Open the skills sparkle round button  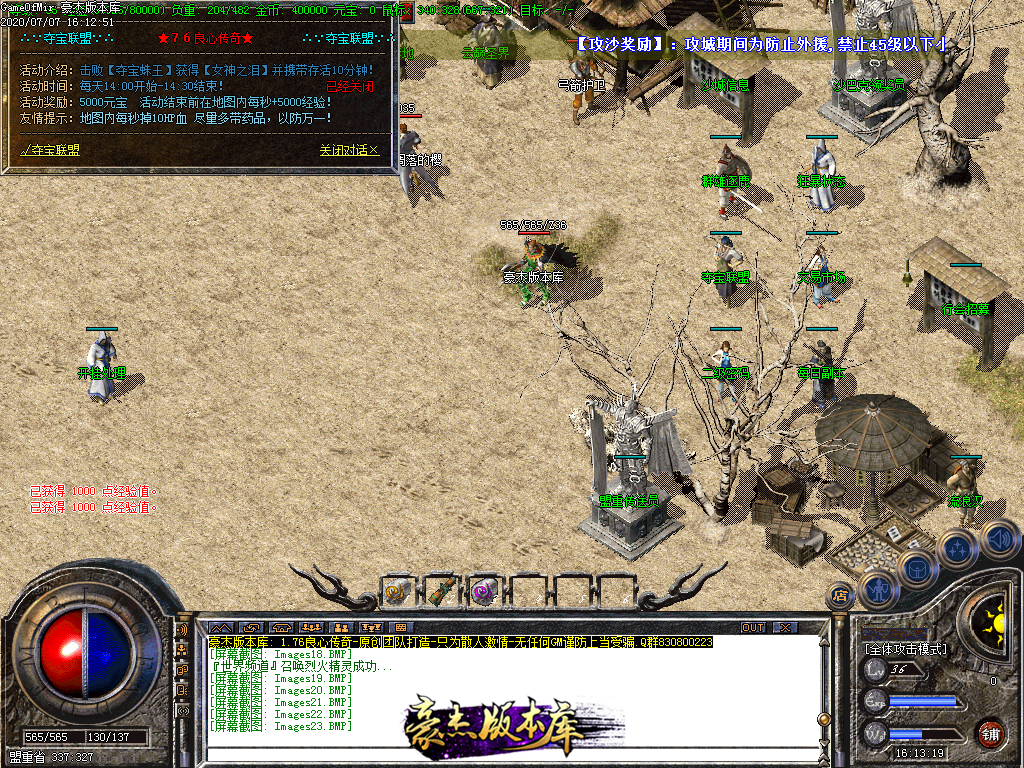[x=958, y=548]
